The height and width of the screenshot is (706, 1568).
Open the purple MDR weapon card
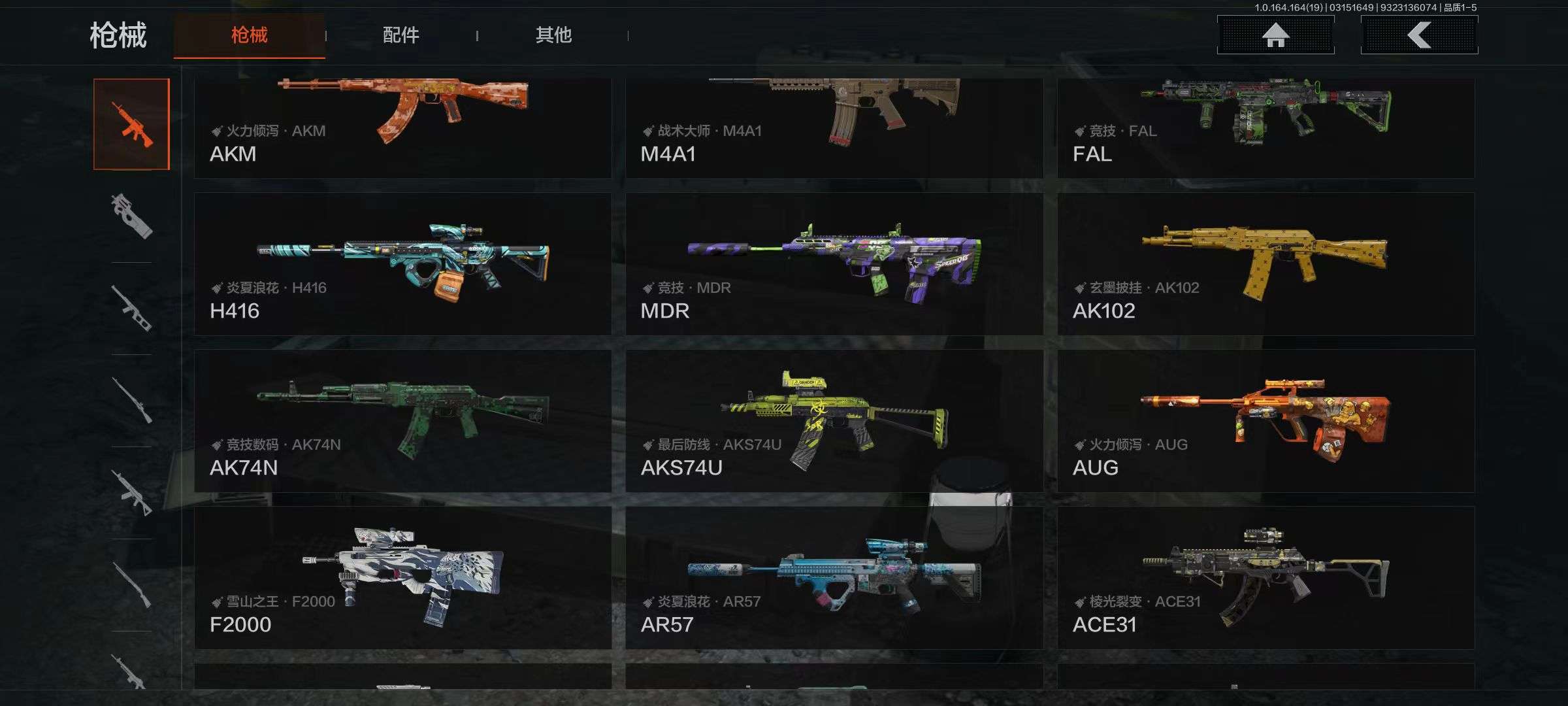coord(834,264)
